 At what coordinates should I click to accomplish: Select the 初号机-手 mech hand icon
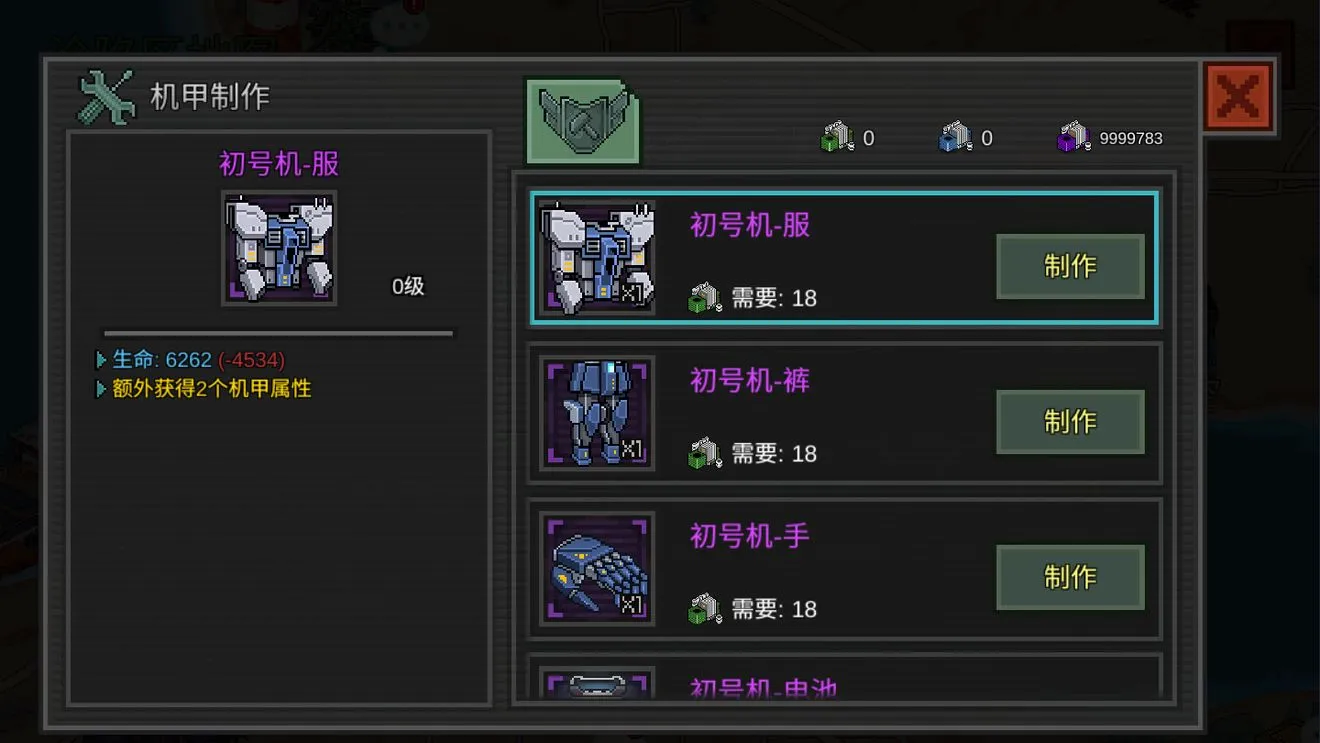pyautogui.click(x=597, y=568)
